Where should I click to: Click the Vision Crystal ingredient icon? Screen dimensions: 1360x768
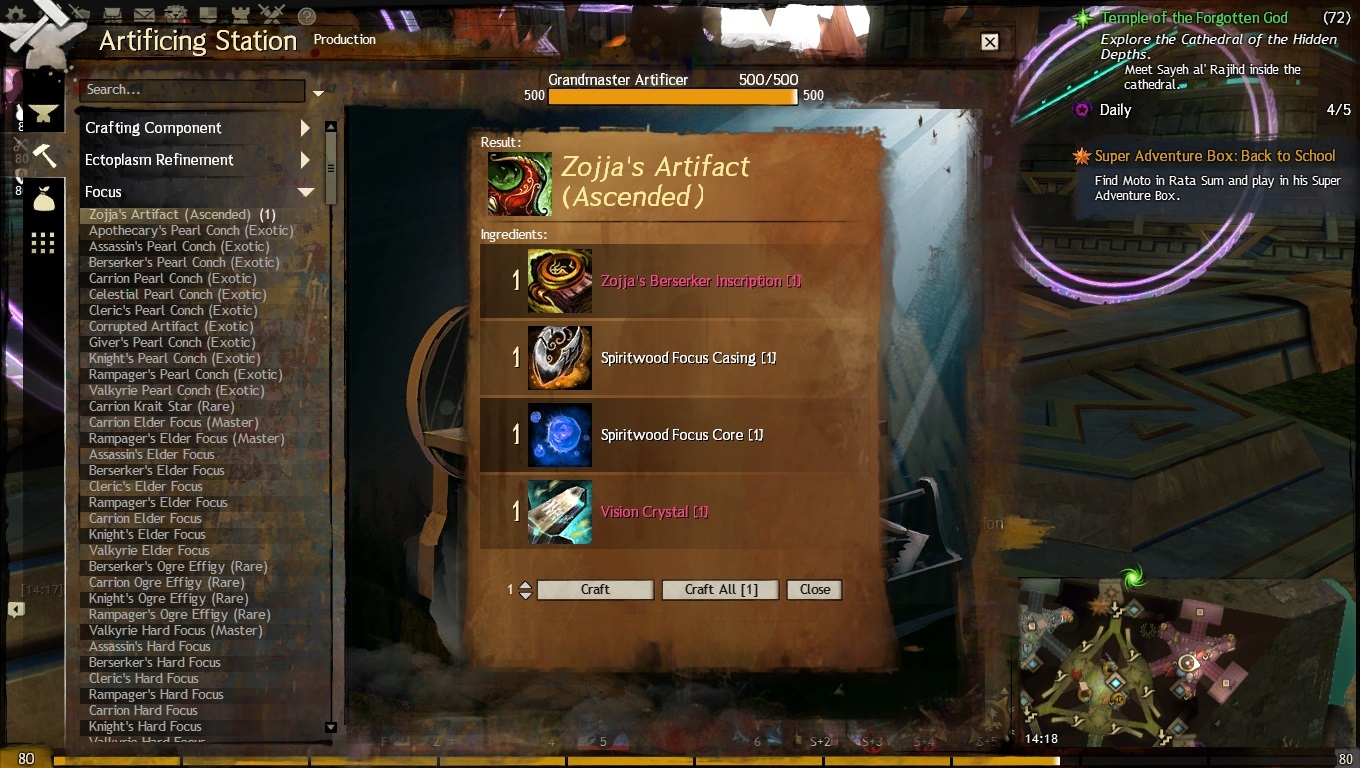560,512
